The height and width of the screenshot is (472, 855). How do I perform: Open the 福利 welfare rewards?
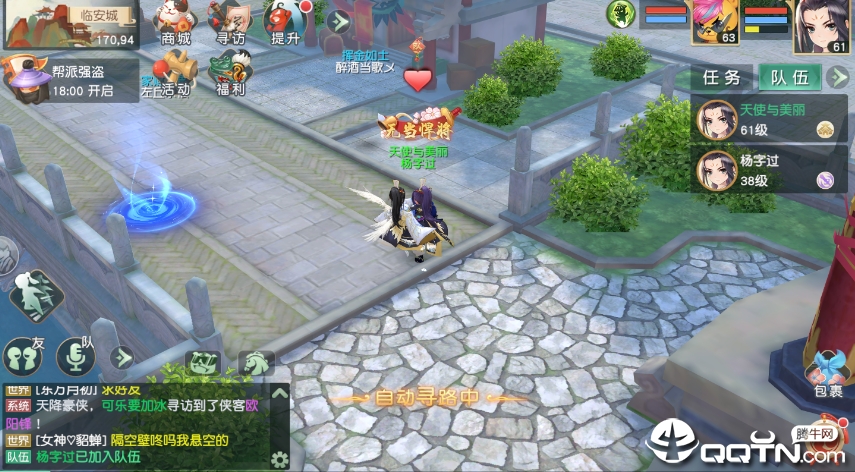(229, 74)
